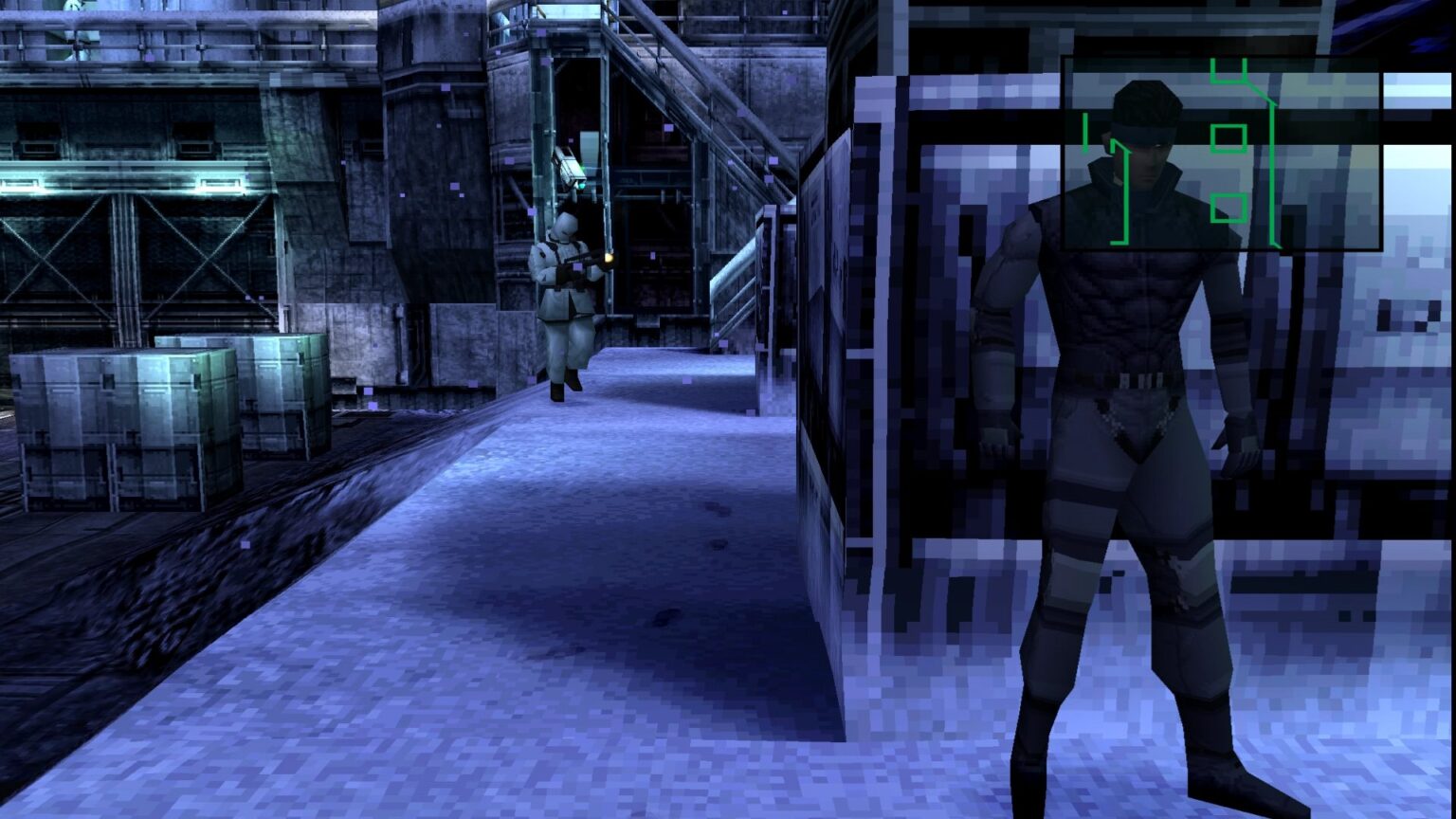Click the small green radar tick mark

(1083, 131)
